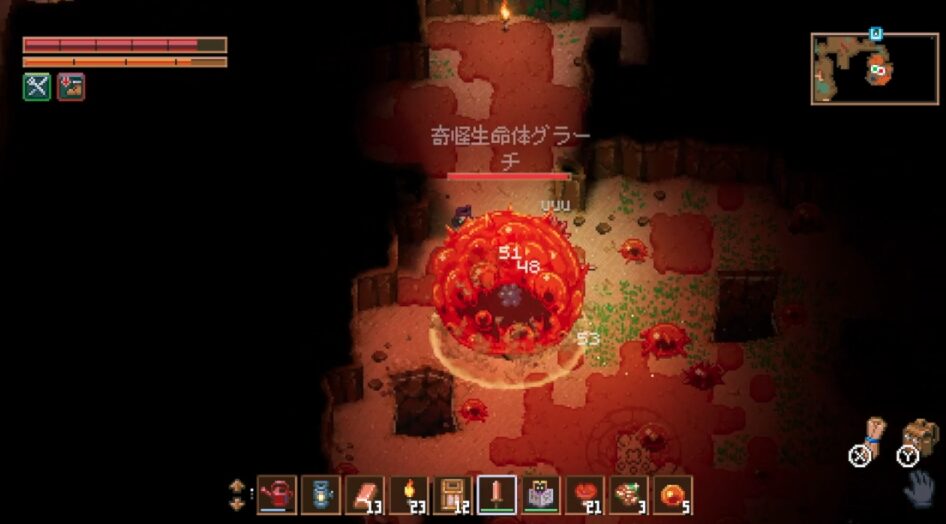Click the blue waypoint marker atop minimap
This screenshot has width=946, height=524.
(876, 33)
